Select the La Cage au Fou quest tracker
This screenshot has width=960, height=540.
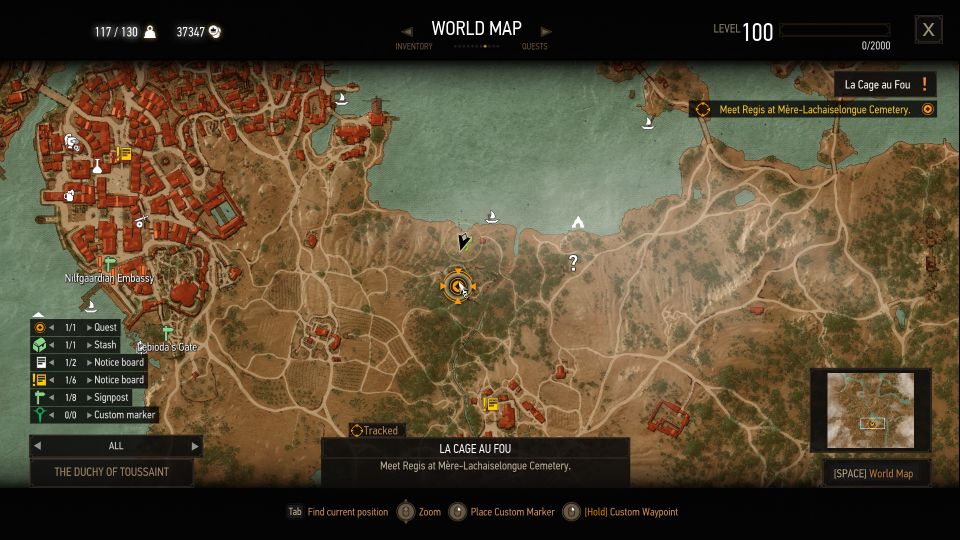click(x=885, y=85)
